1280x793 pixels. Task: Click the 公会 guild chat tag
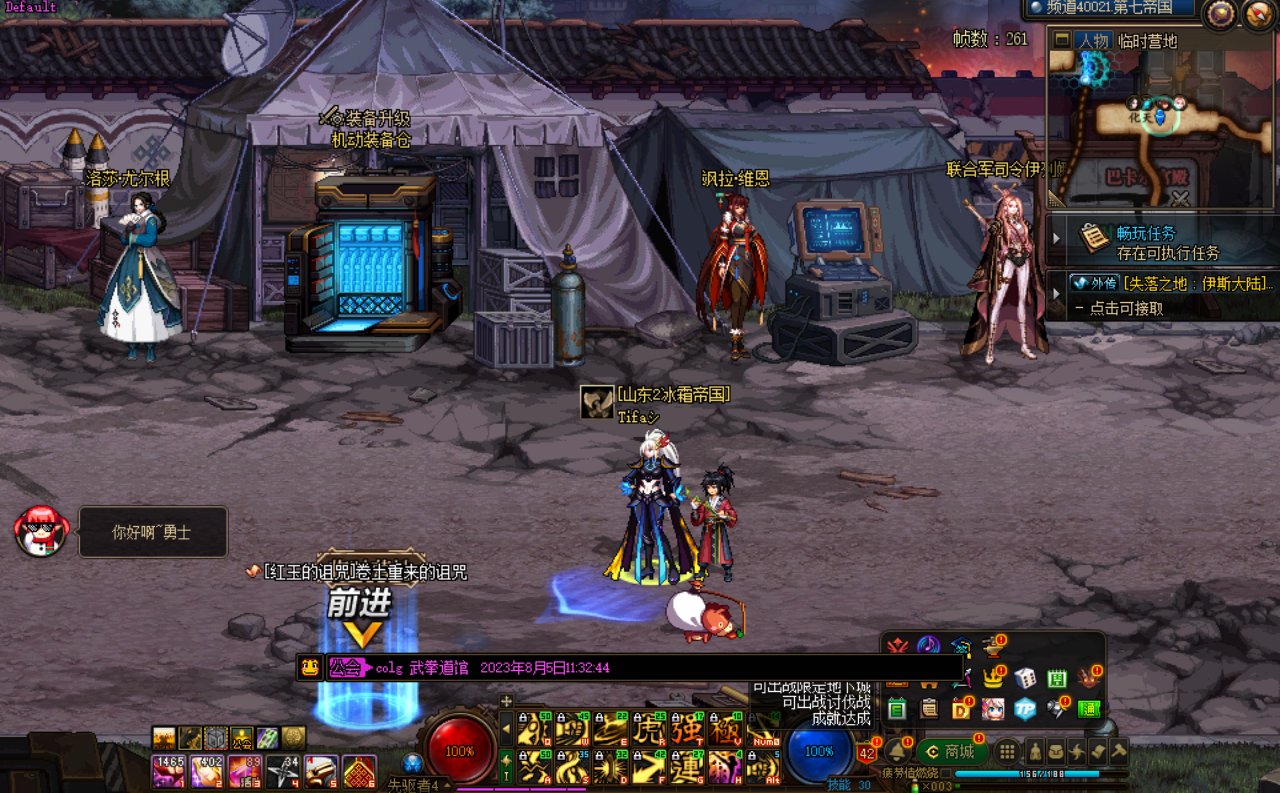(x=346, y=668)
